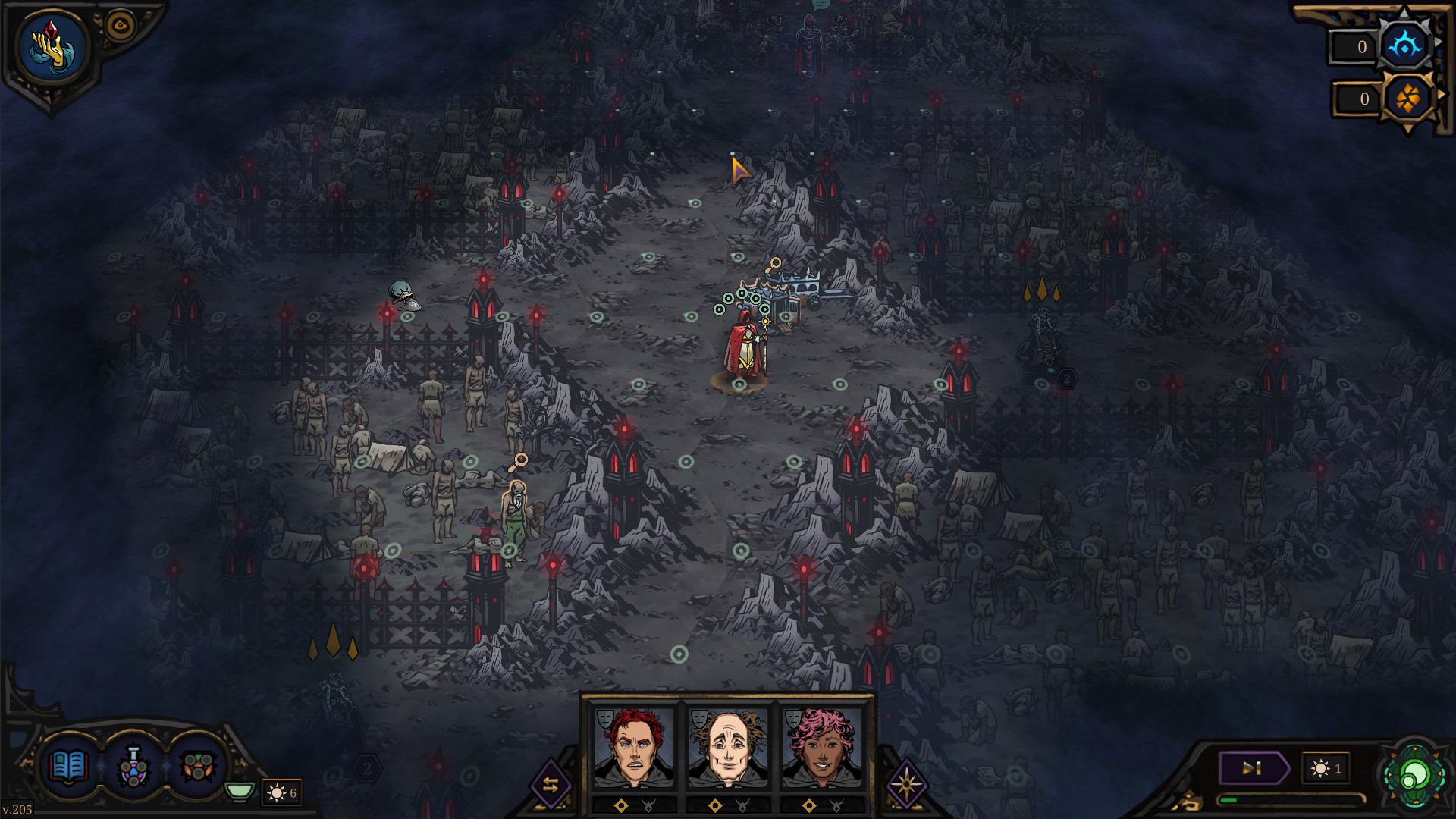Select the pink-haired character portrait
This screenshot has height=819, width=1456.
(822, 748)
